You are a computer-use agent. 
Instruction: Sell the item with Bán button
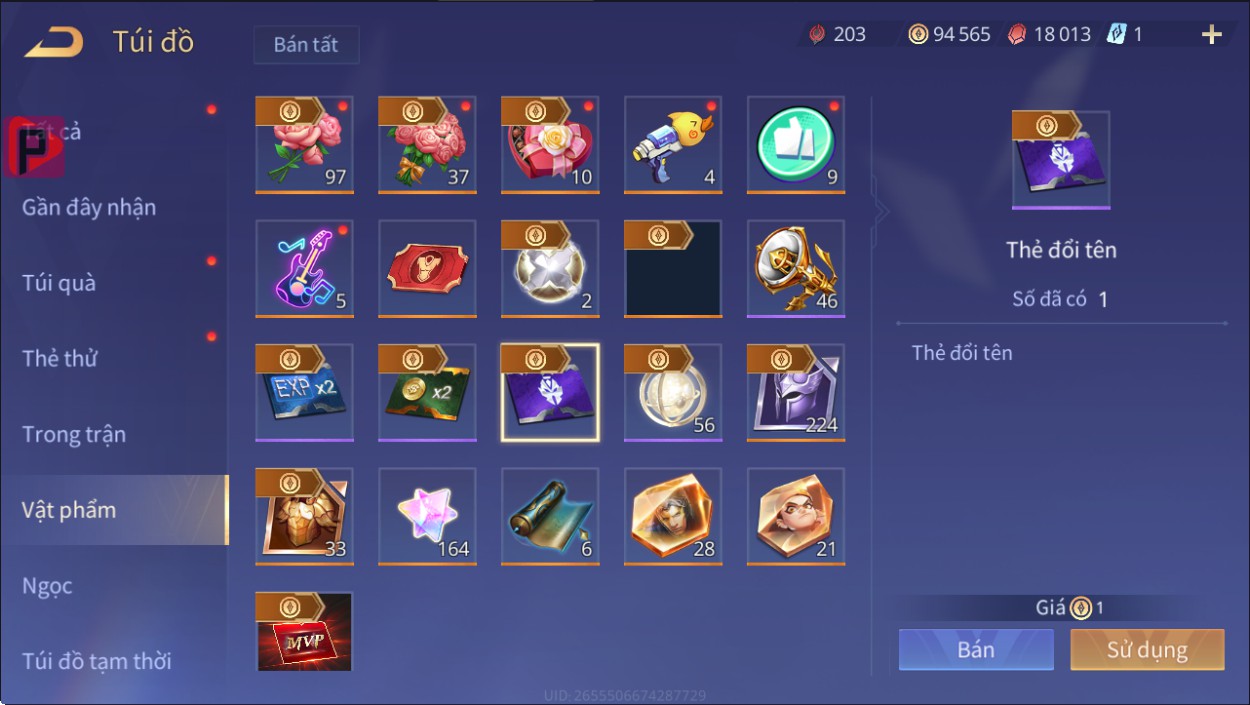click(975, 650)
